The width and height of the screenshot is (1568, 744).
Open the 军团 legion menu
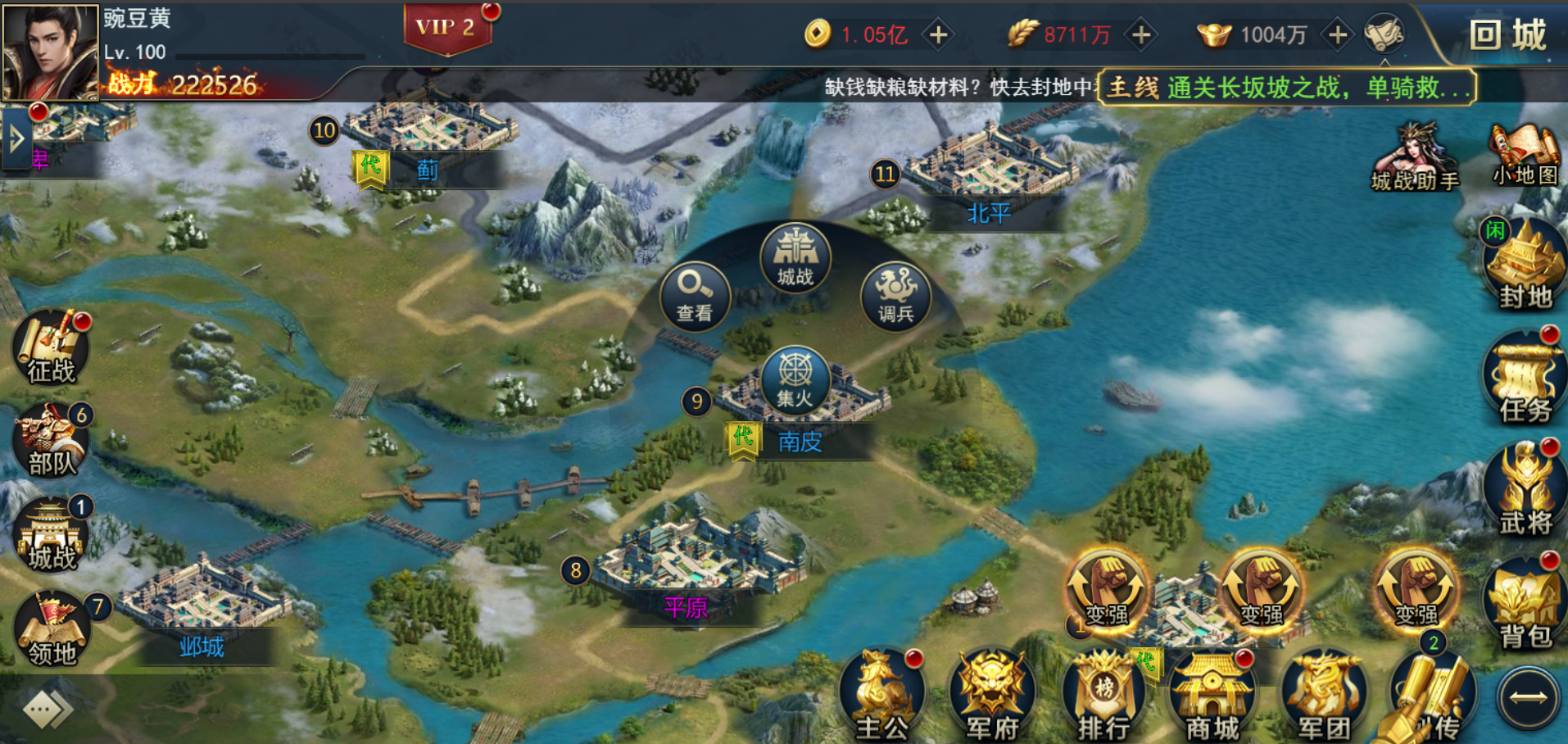point(1322,696)
